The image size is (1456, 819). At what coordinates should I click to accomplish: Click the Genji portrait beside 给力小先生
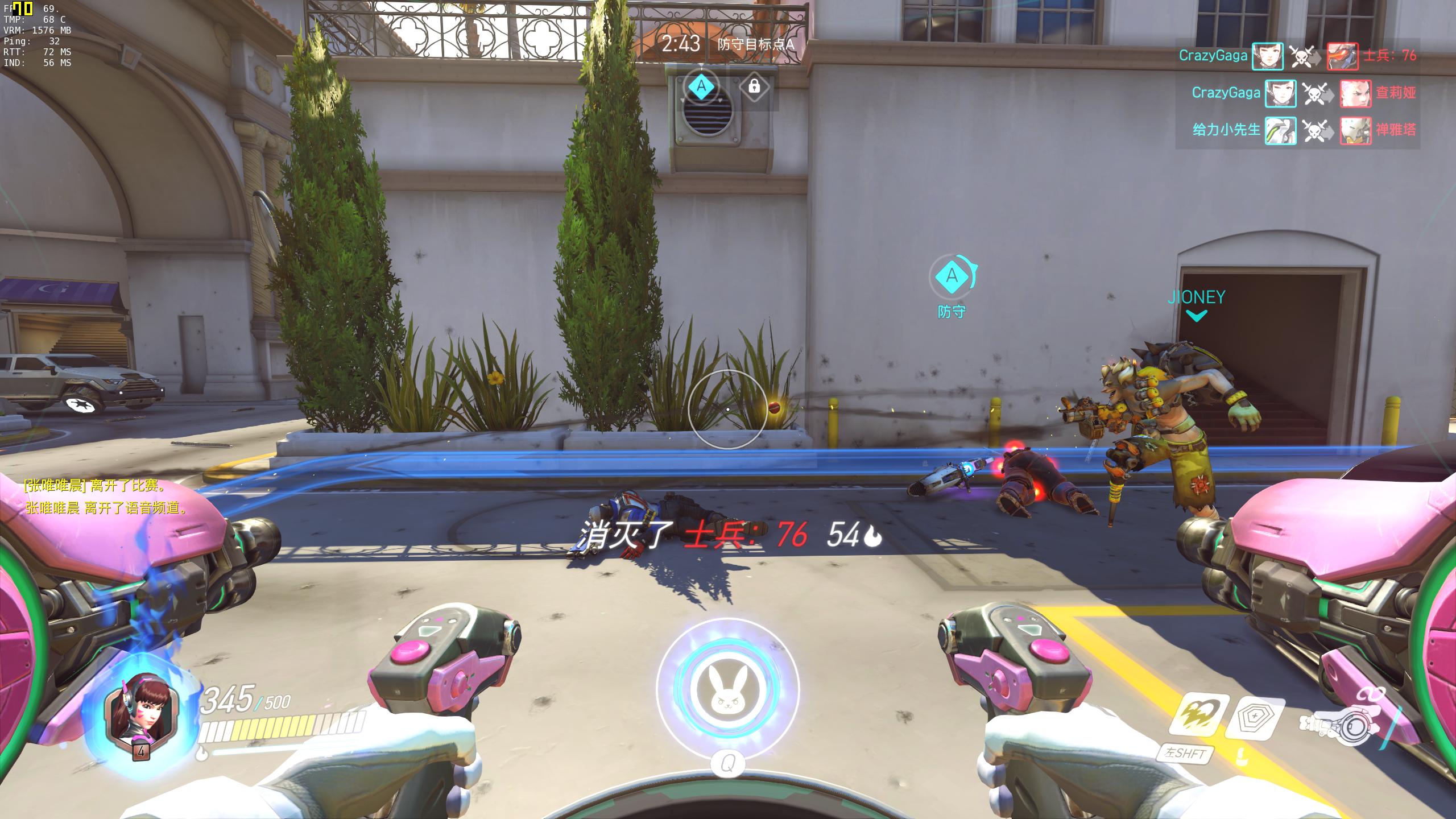(1280, 130)
